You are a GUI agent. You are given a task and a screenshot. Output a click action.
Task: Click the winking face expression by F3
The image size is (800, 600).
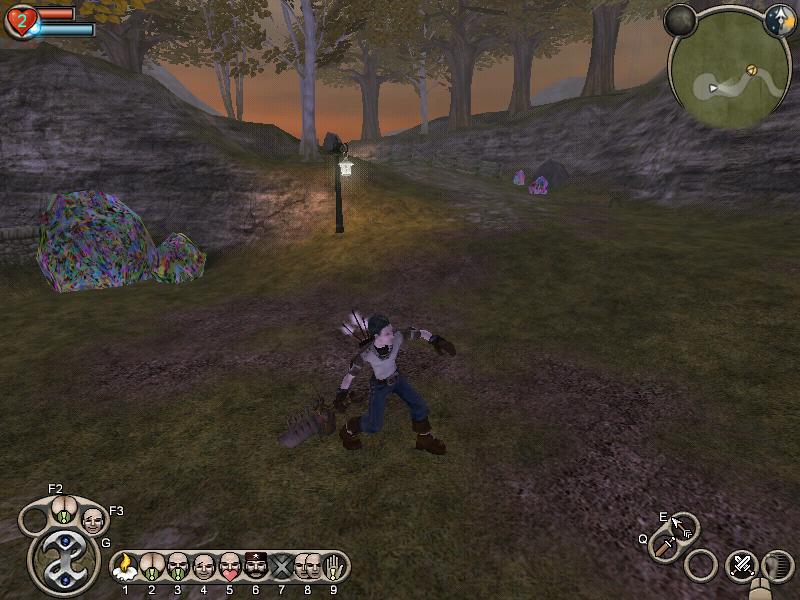click(92, 520)
